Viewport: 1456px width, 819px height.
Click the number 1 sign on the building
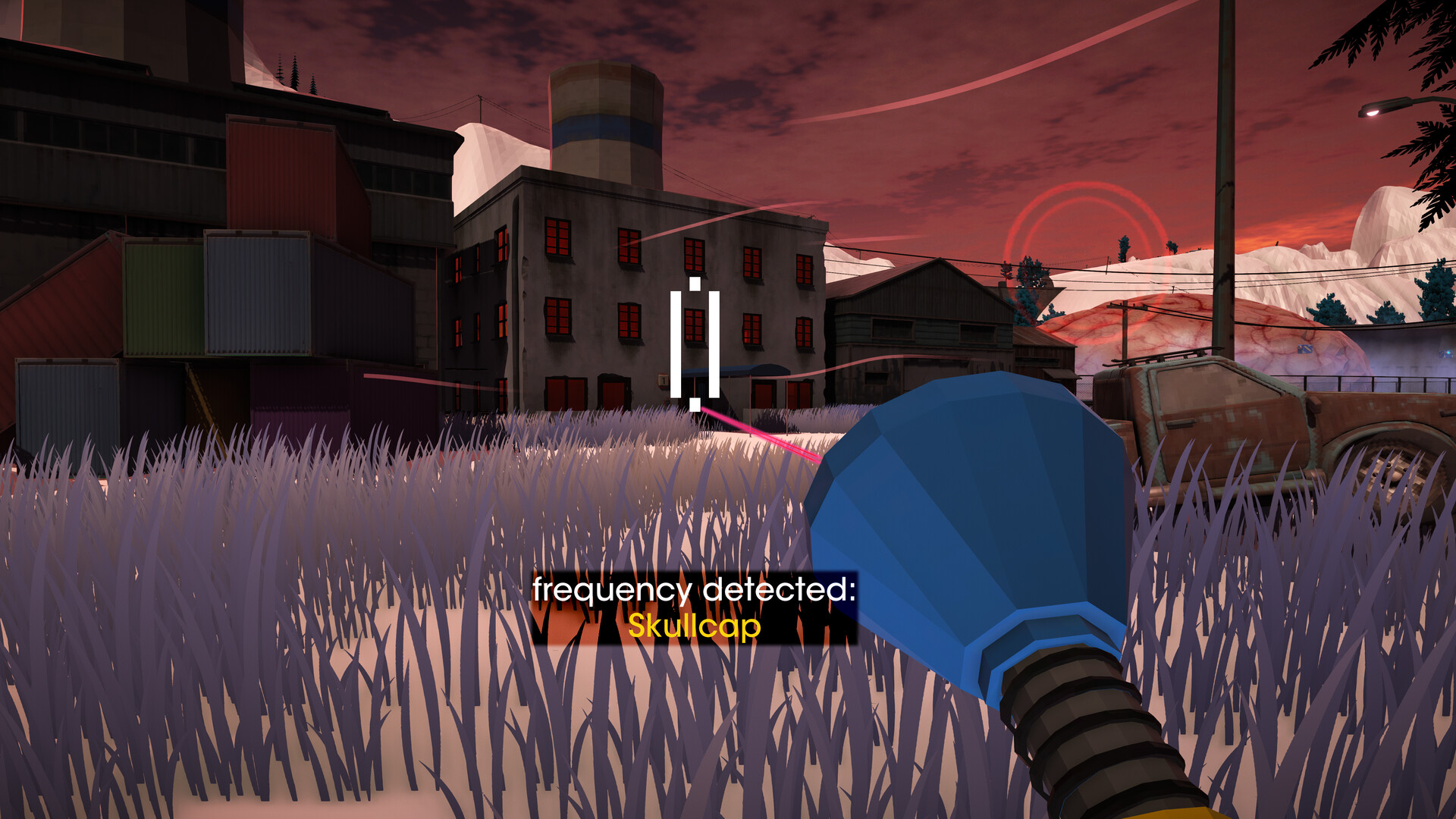point(662,379)
